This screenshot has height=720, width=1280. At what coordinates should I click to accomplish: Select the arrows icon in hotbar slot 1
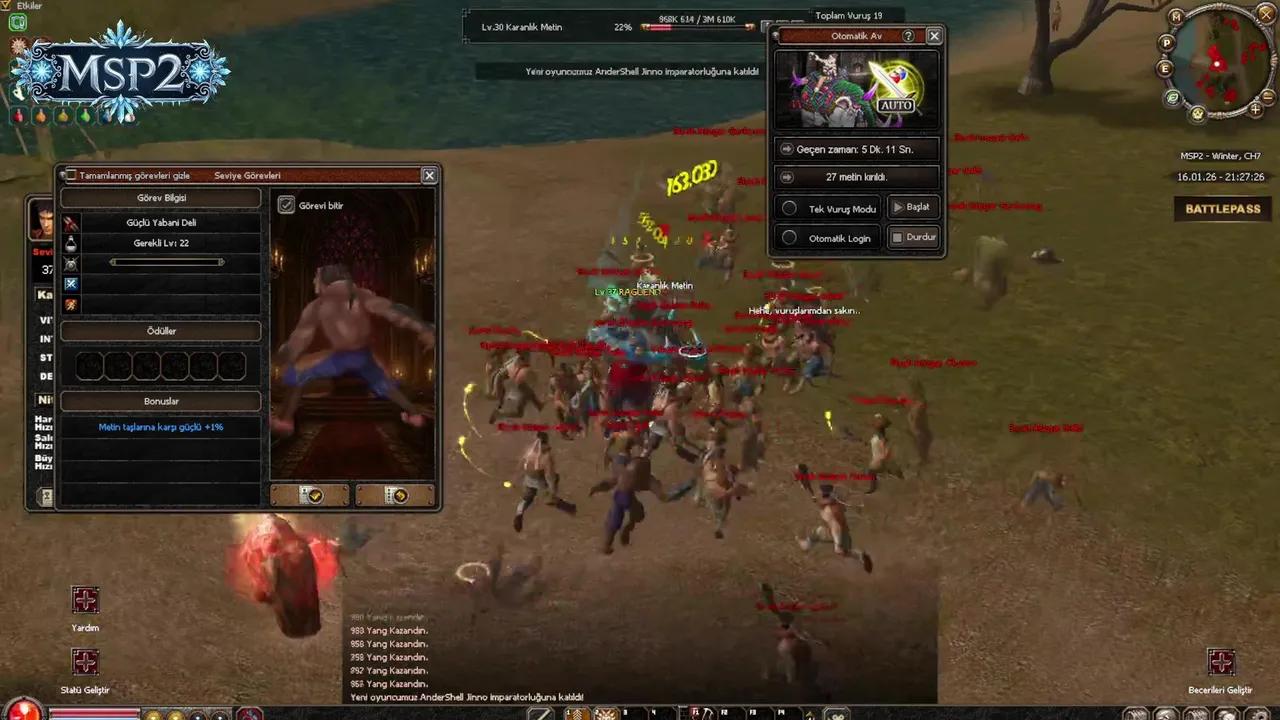(x=577, y=712)
